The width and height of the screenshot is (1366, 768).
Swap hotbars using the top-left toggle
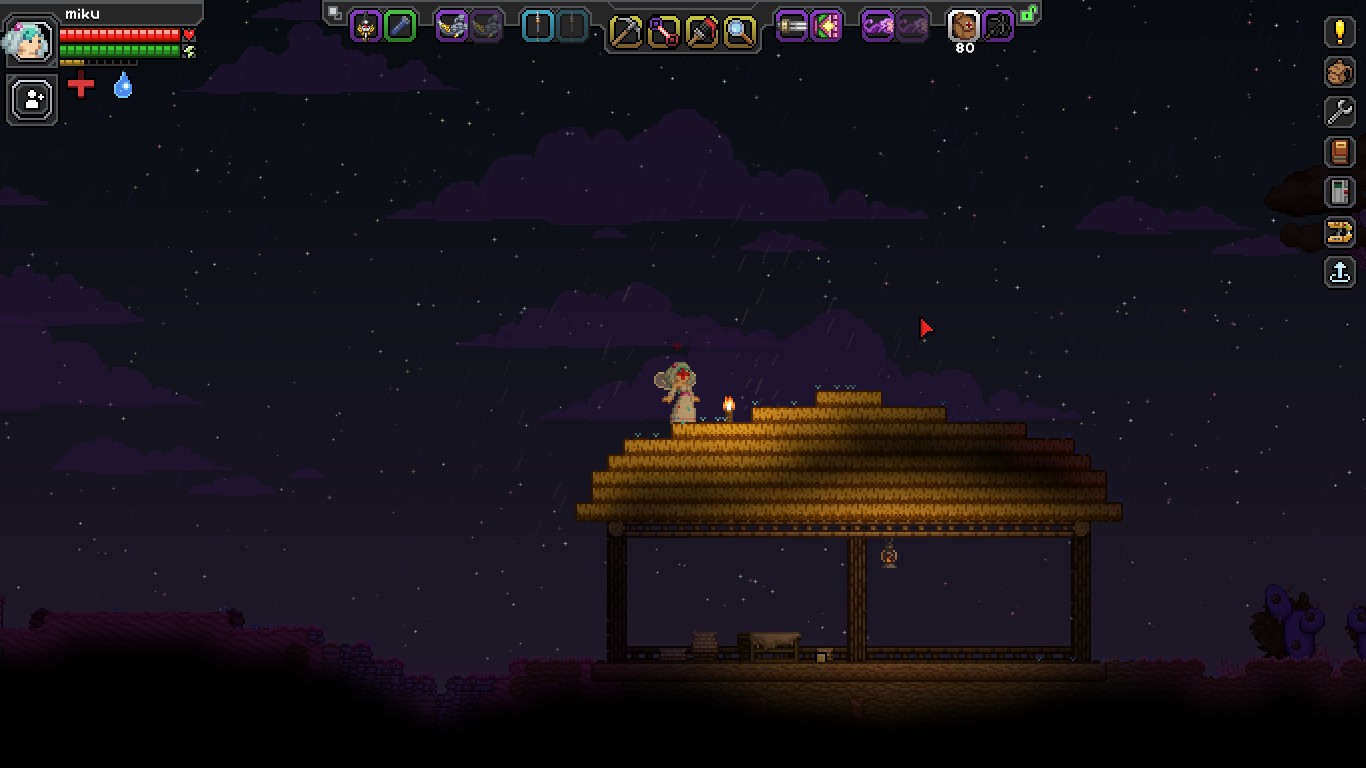click(335, 13)
